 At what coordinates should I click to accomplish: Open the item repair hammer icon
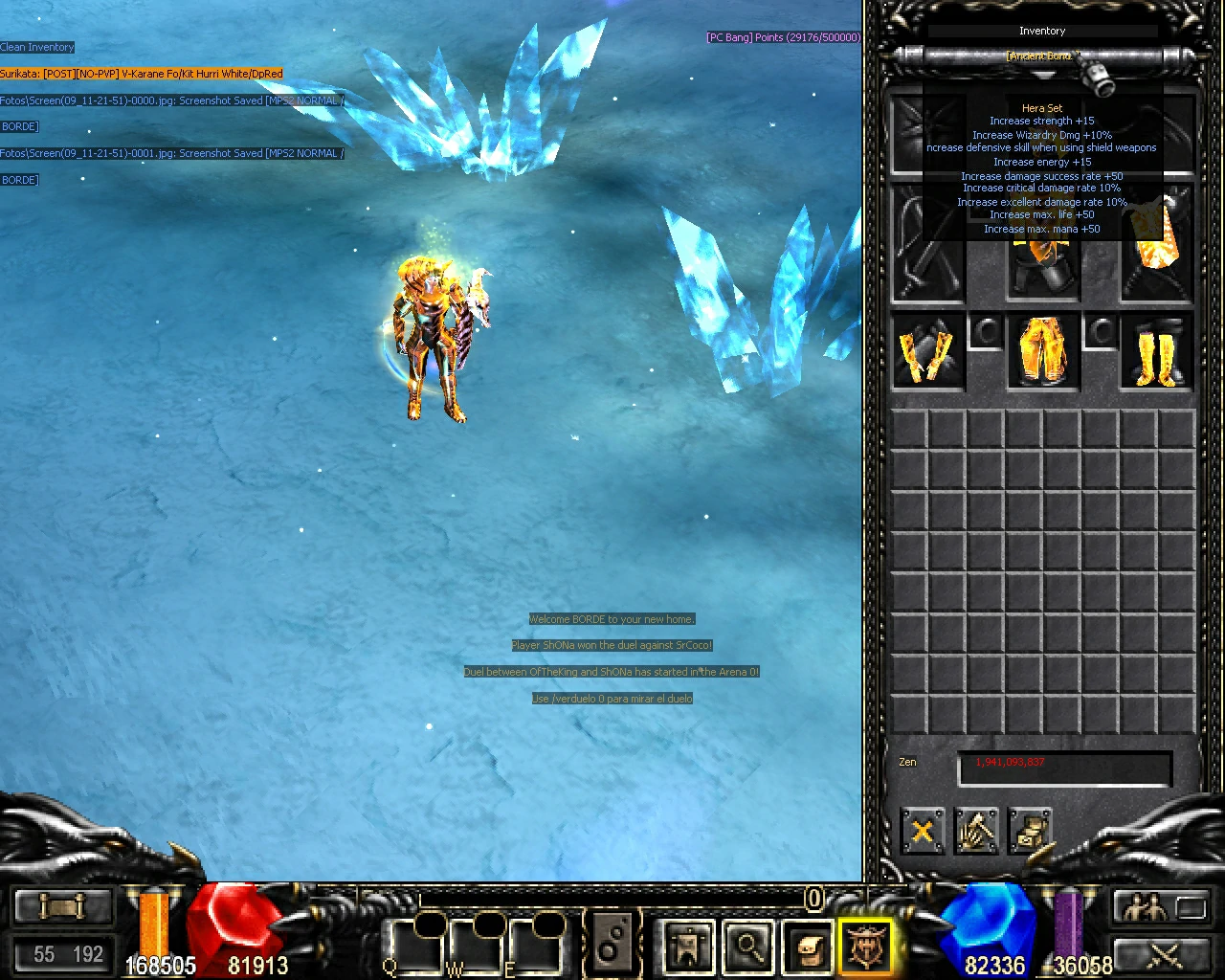click(x=976, y=832)
